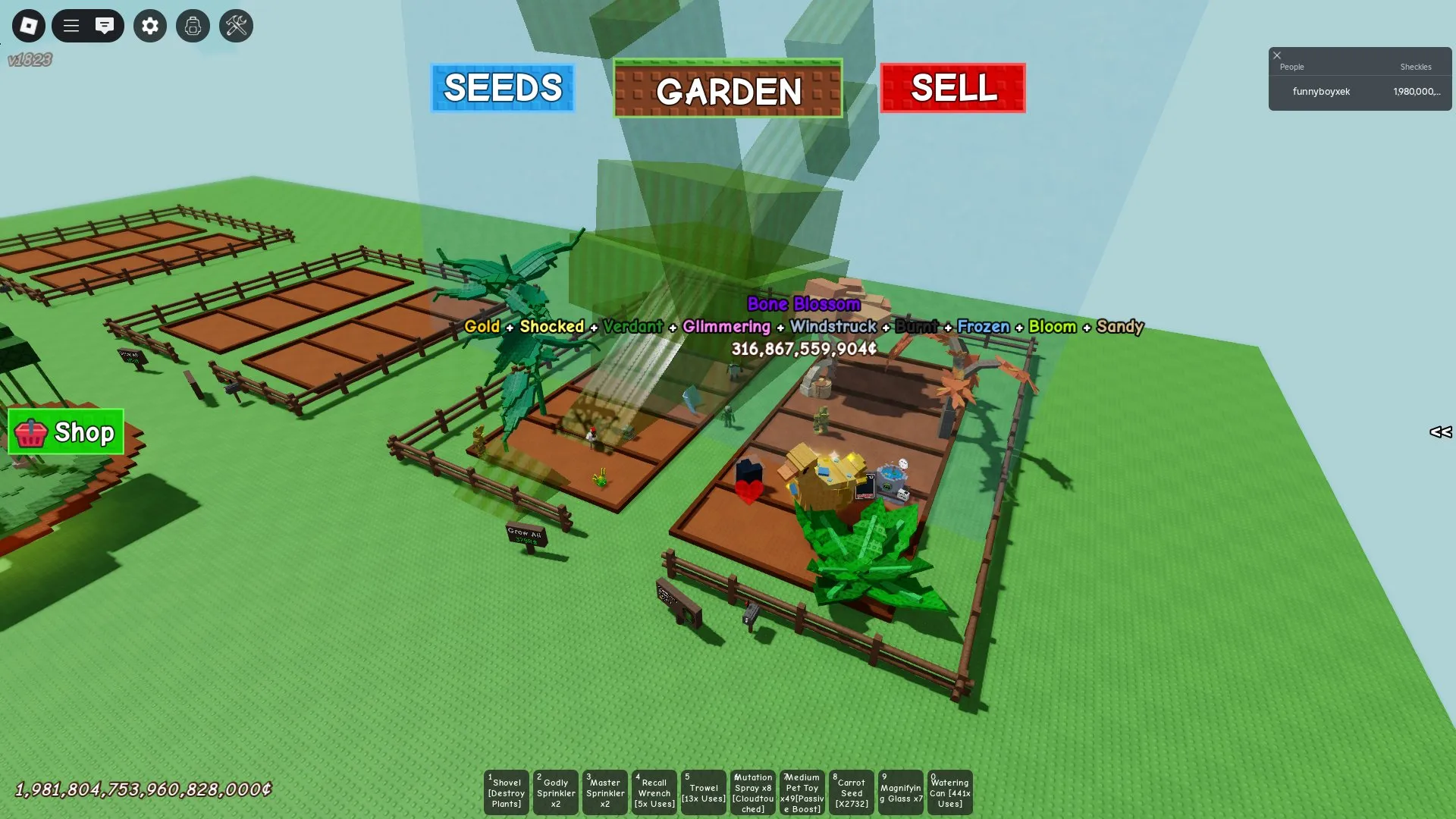This screenshot has width=1456, height=819.
Task: Switch to the SEEDS tab
Action: pyautogui.click(x=502, y=88)
